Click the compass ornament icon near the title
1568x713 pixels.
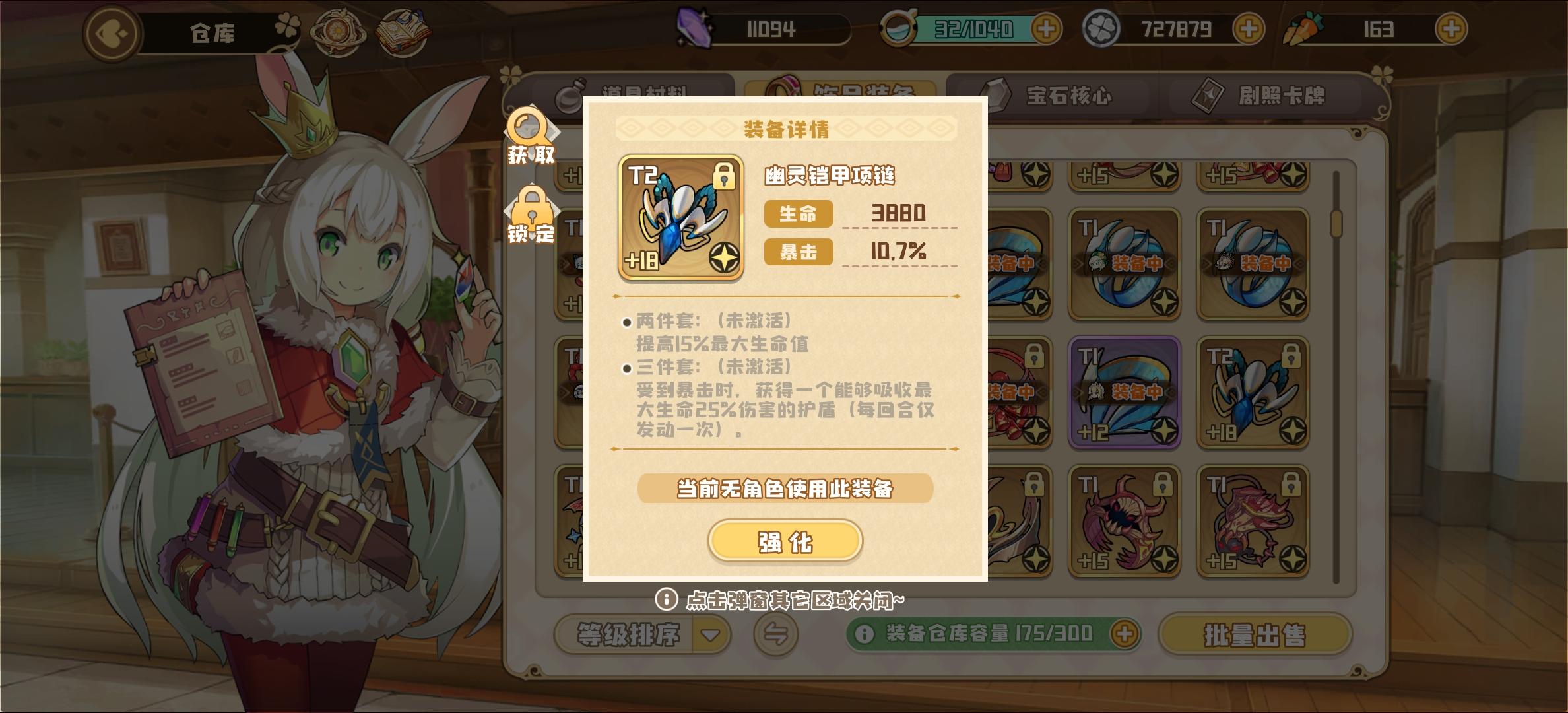click(337, 33)
